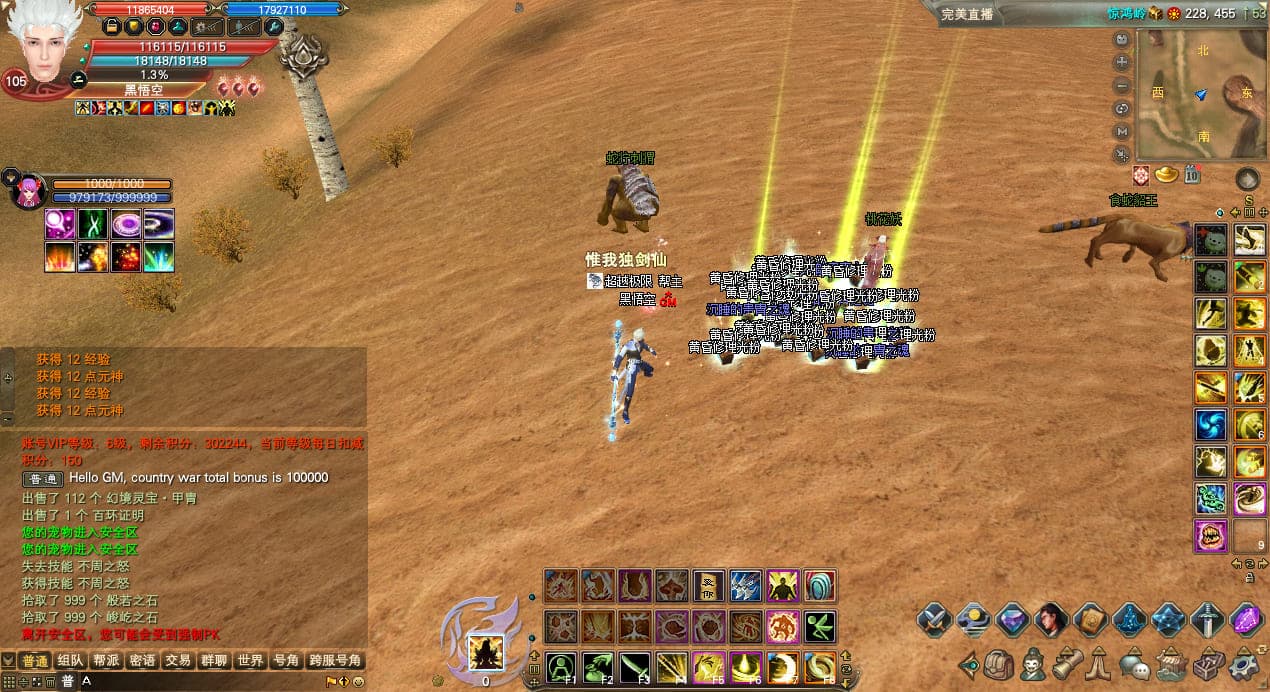
Task: Open the smiley emoji picker in chat
Action: click(359, 682)
